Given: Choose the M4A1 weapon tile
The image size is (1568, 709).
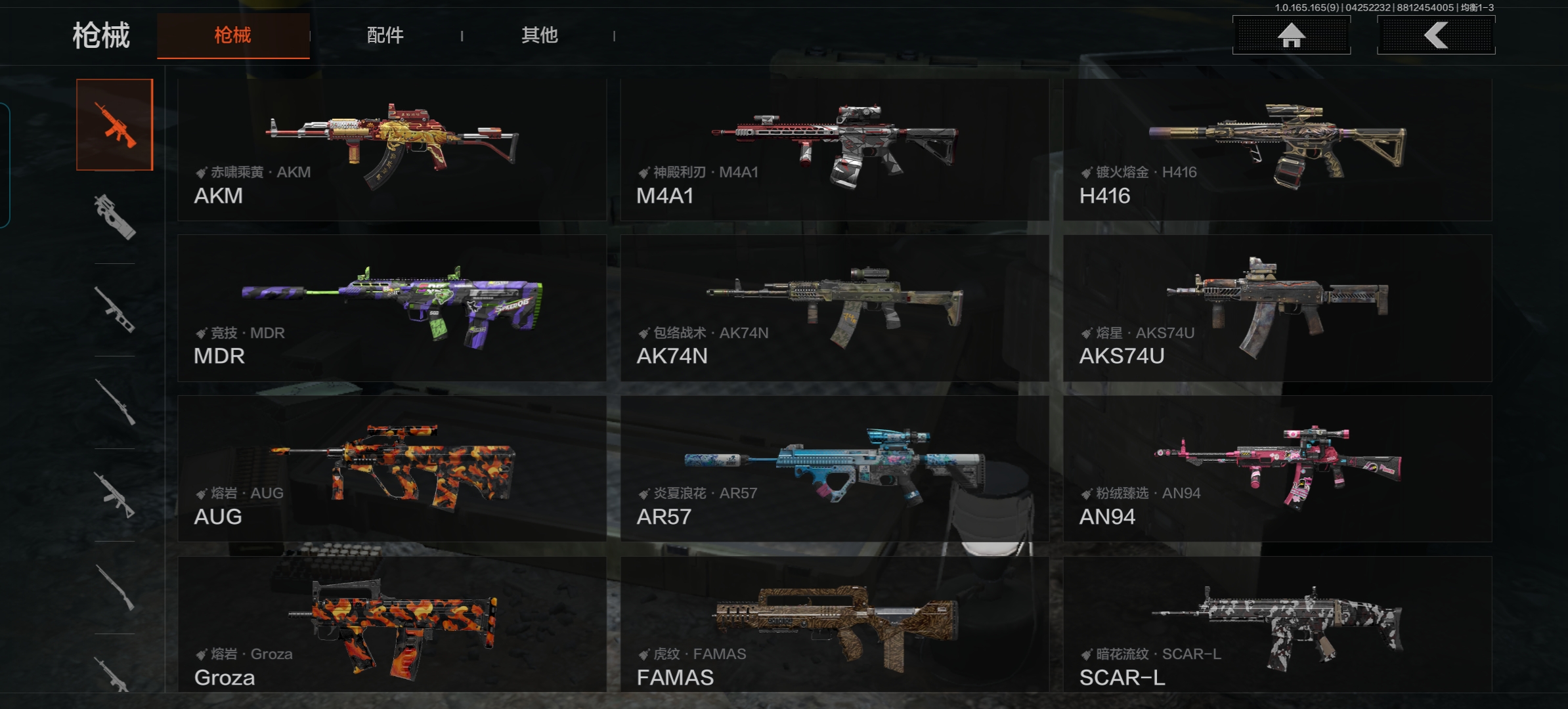Looking at the screenshot, I should [834, 150].
